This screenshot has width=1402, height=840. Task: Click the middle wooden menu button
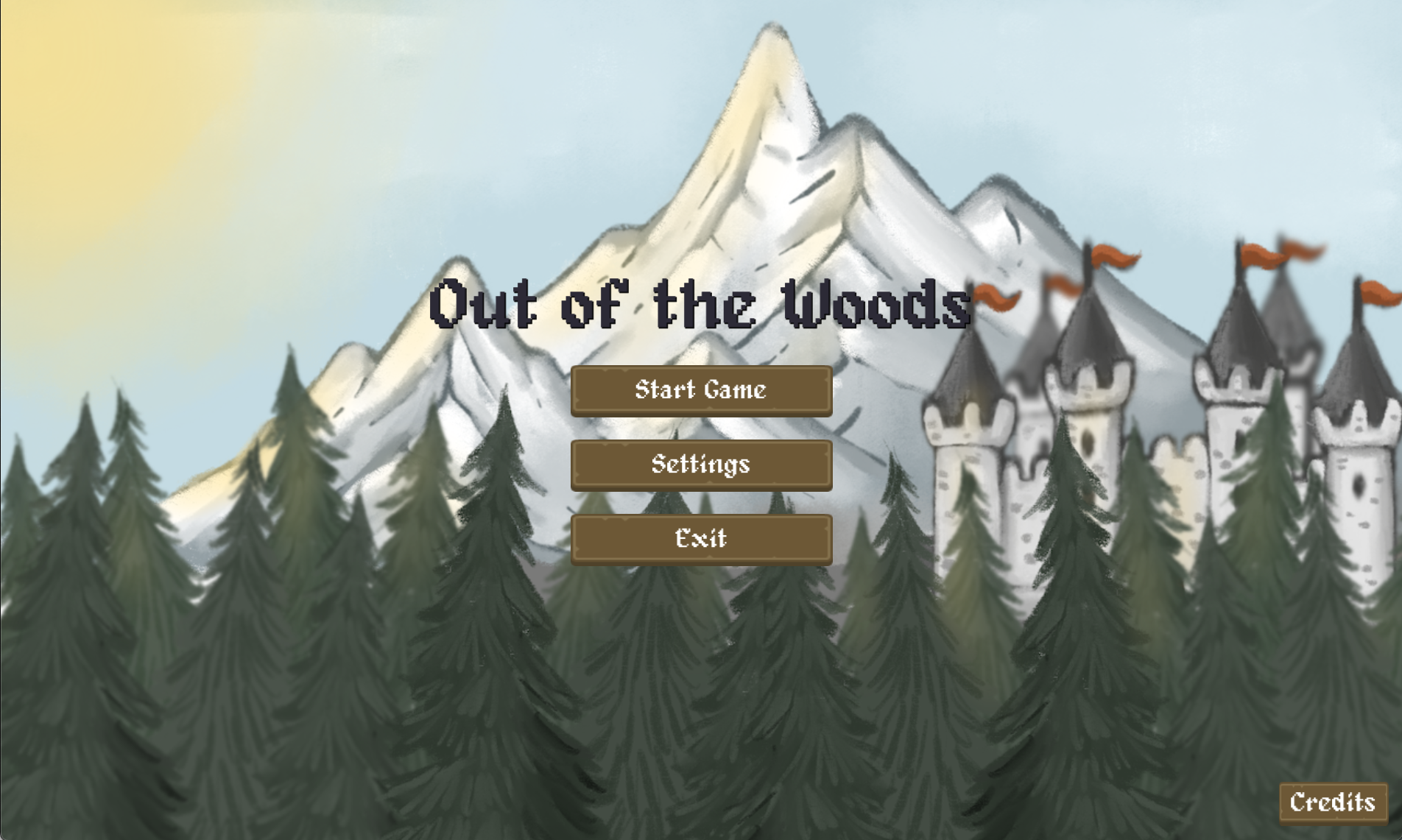tap(701, 465)
